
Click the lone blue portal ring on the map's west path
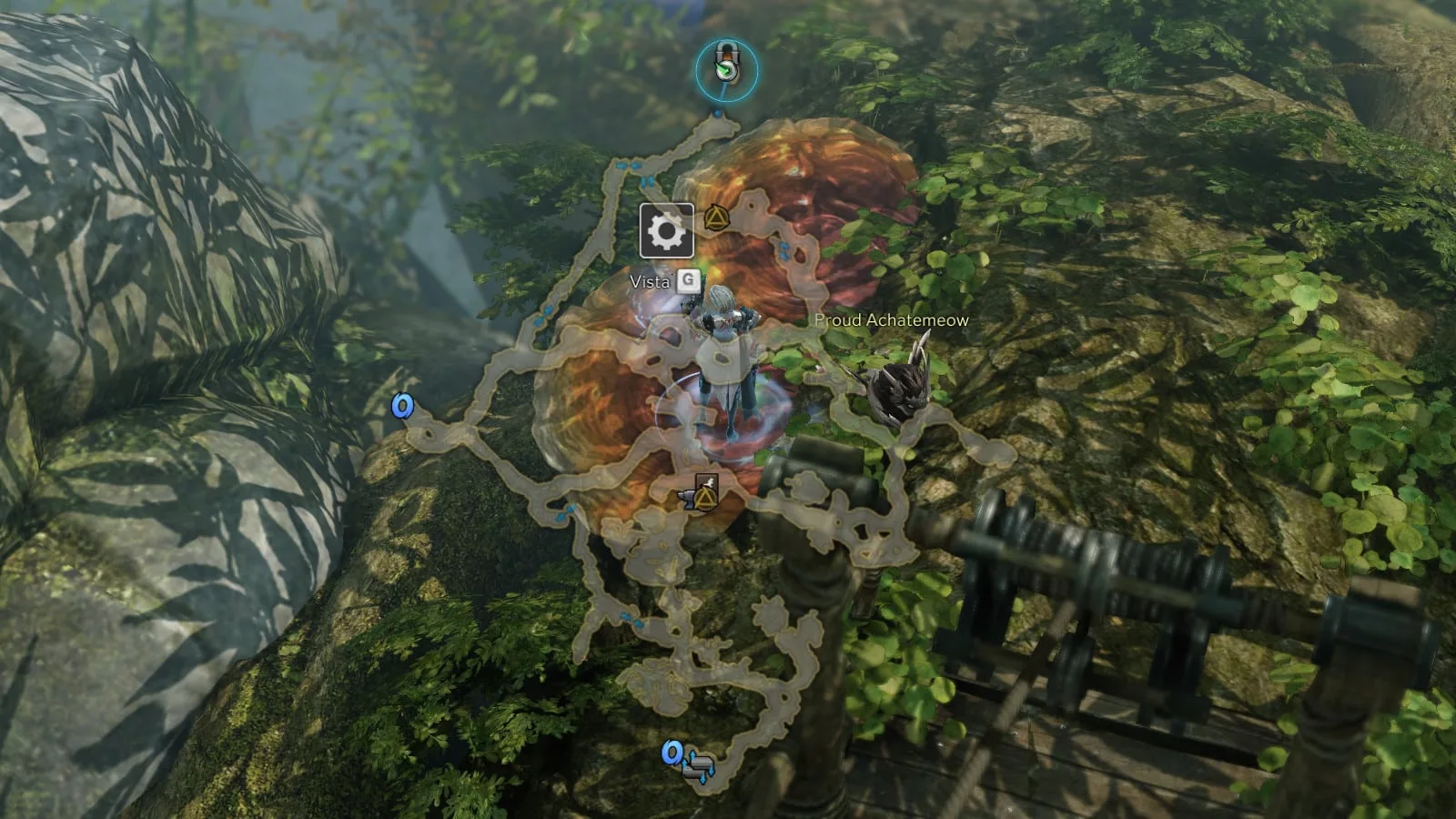tap(402, 406)
